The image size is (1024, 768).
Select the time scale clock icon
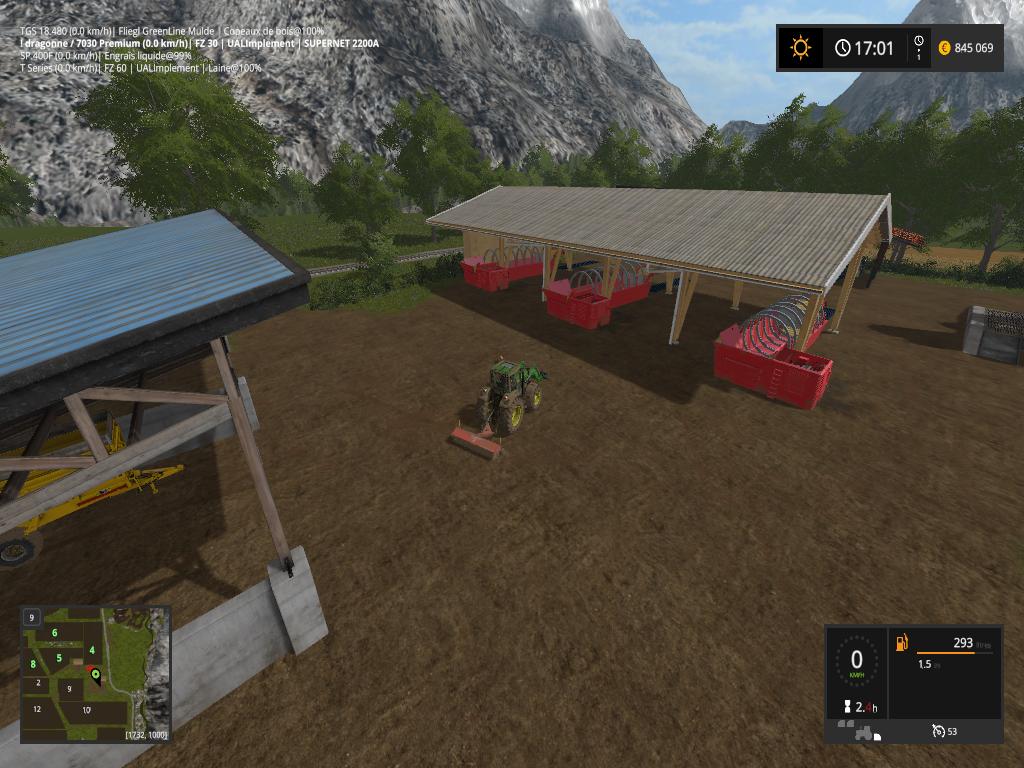[918, 47]
